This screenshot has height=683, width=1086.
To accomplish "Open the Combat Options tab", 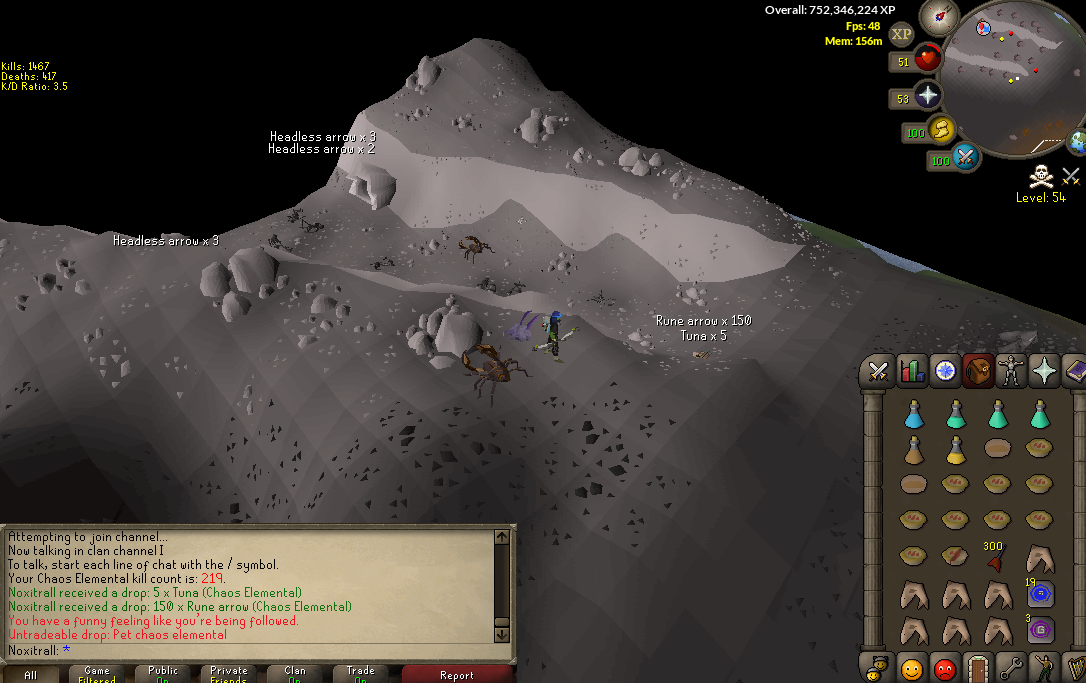I will [878, 372].
